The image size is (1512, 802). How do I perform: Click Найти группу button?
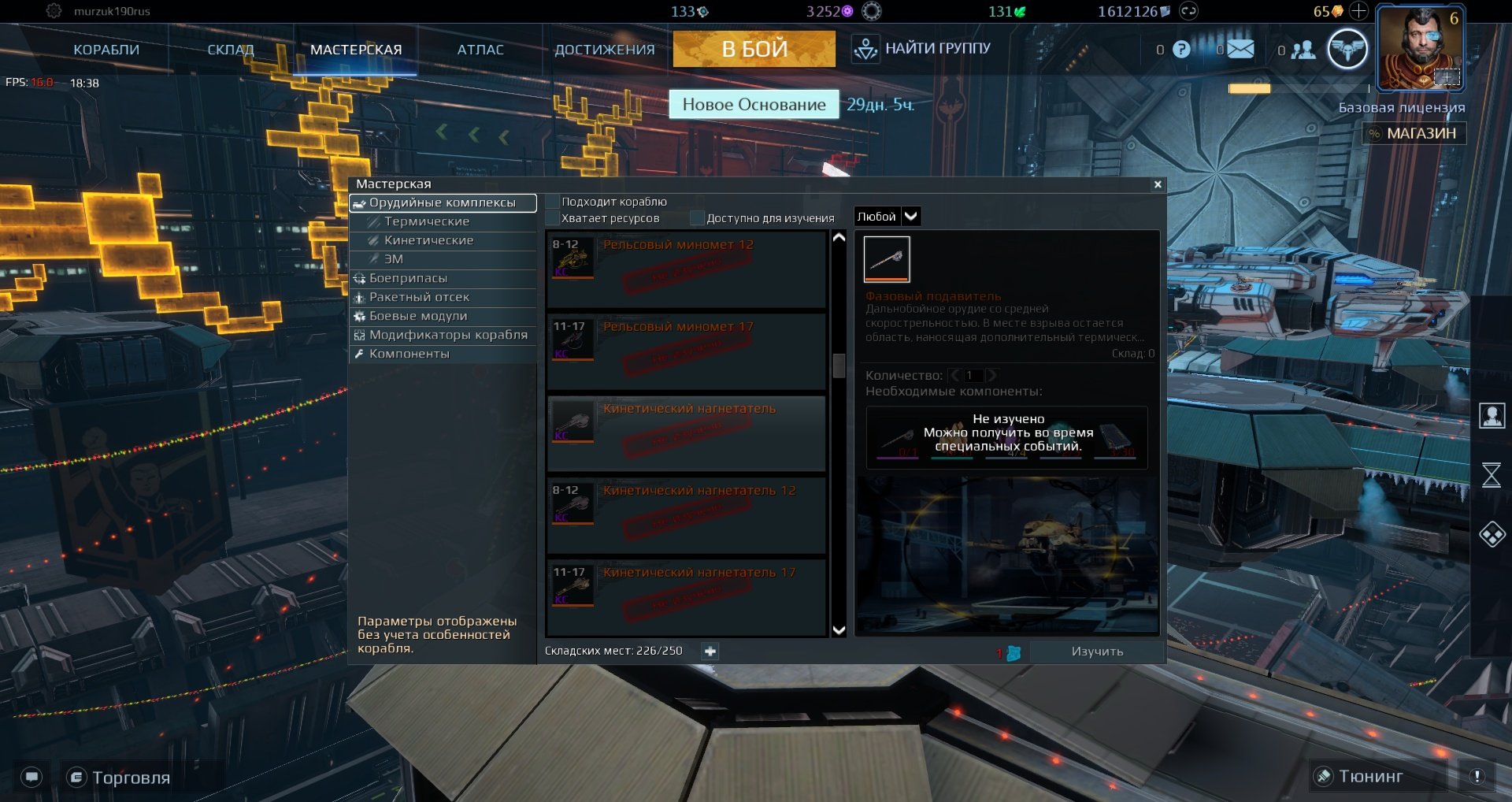[x=922, y=49]
